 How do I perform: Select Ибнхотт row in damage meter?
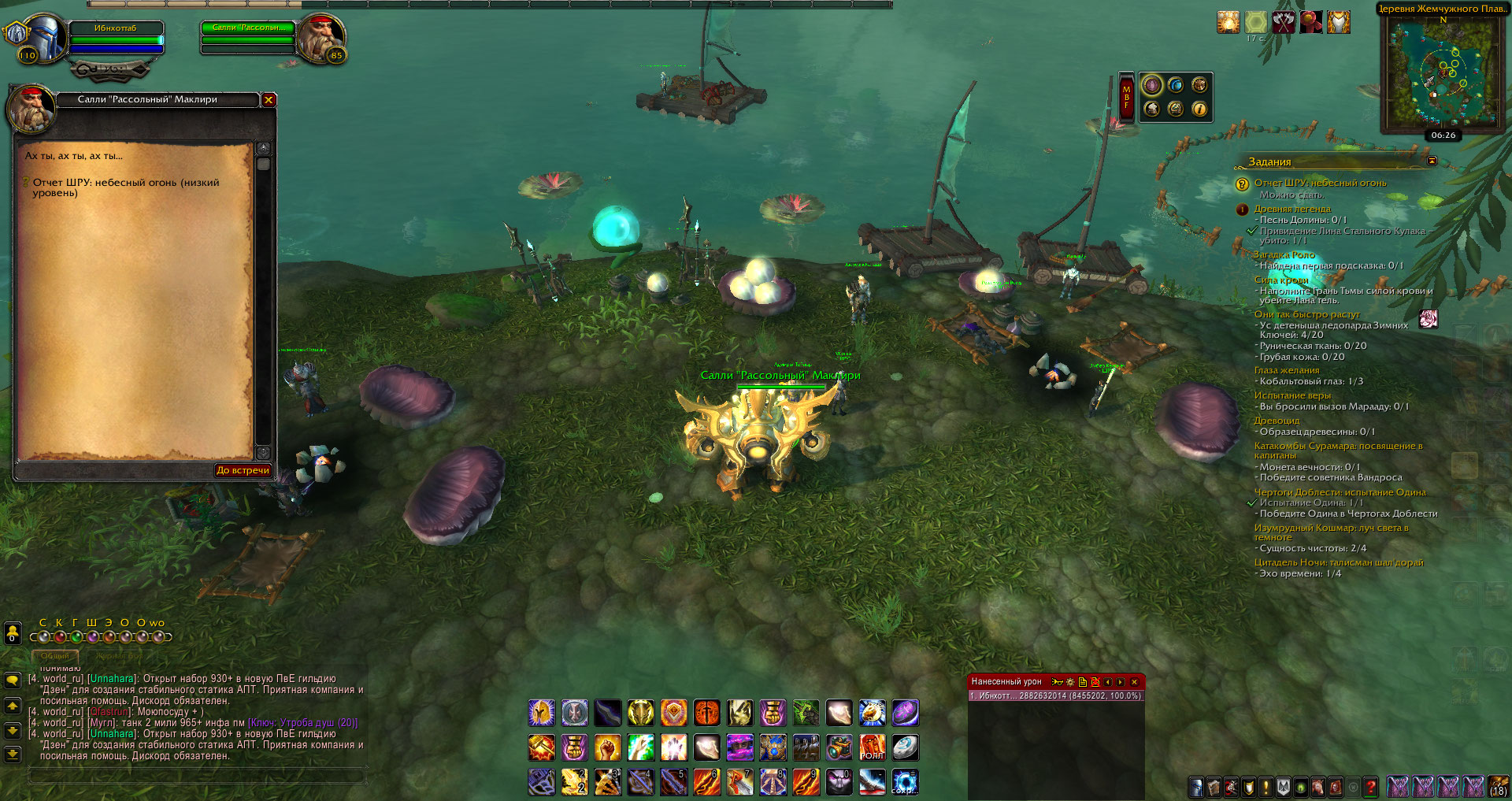coord(1055,696)
